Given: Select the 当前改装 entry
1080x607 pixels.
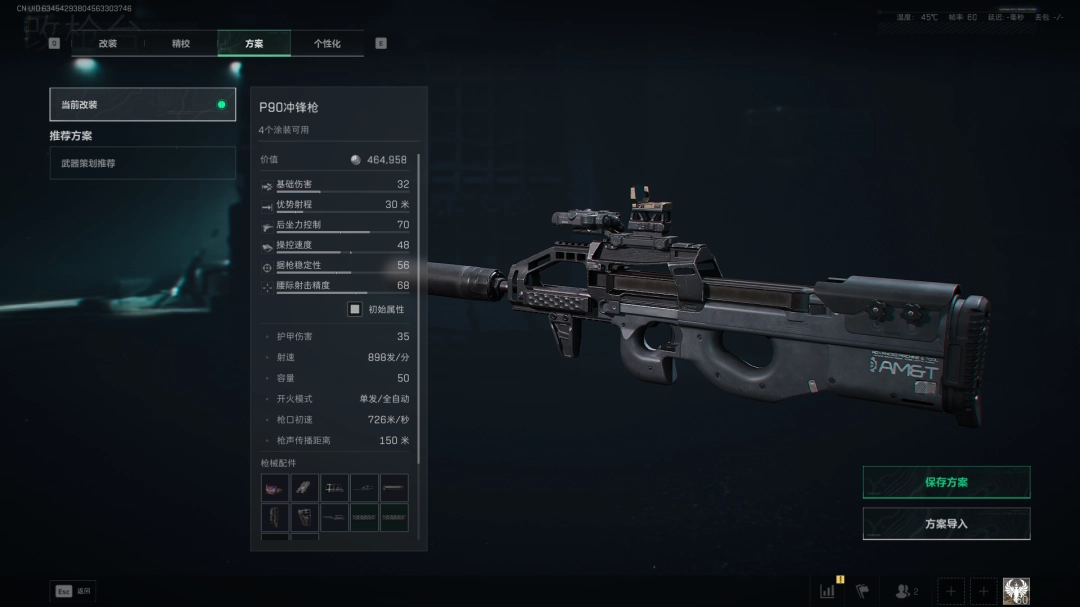Looking at the screenshot, I should 143,104.
